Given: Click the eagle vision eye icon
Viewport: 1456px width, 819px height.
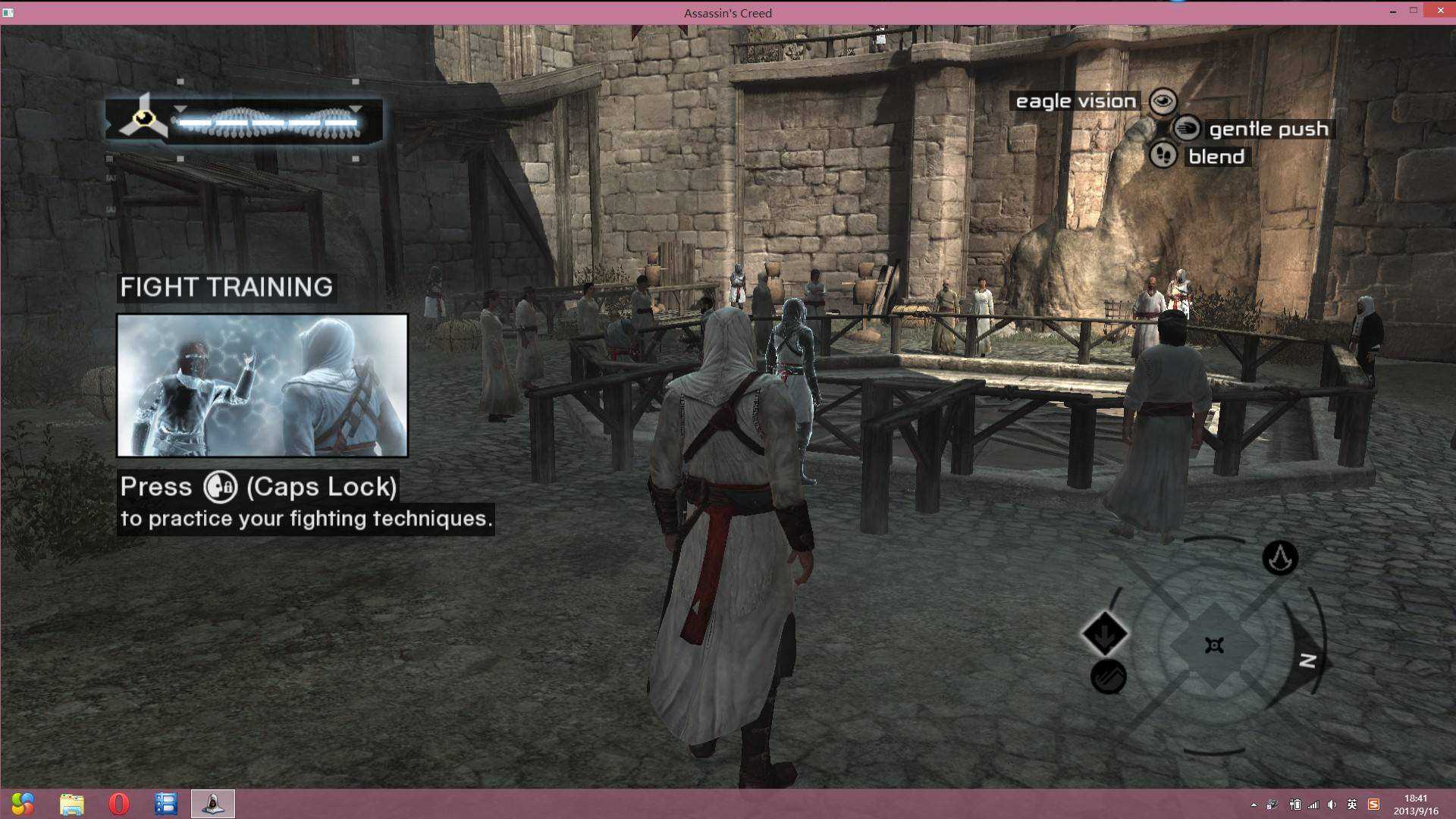Looking at the screenshot, I should coord(1163,101).
